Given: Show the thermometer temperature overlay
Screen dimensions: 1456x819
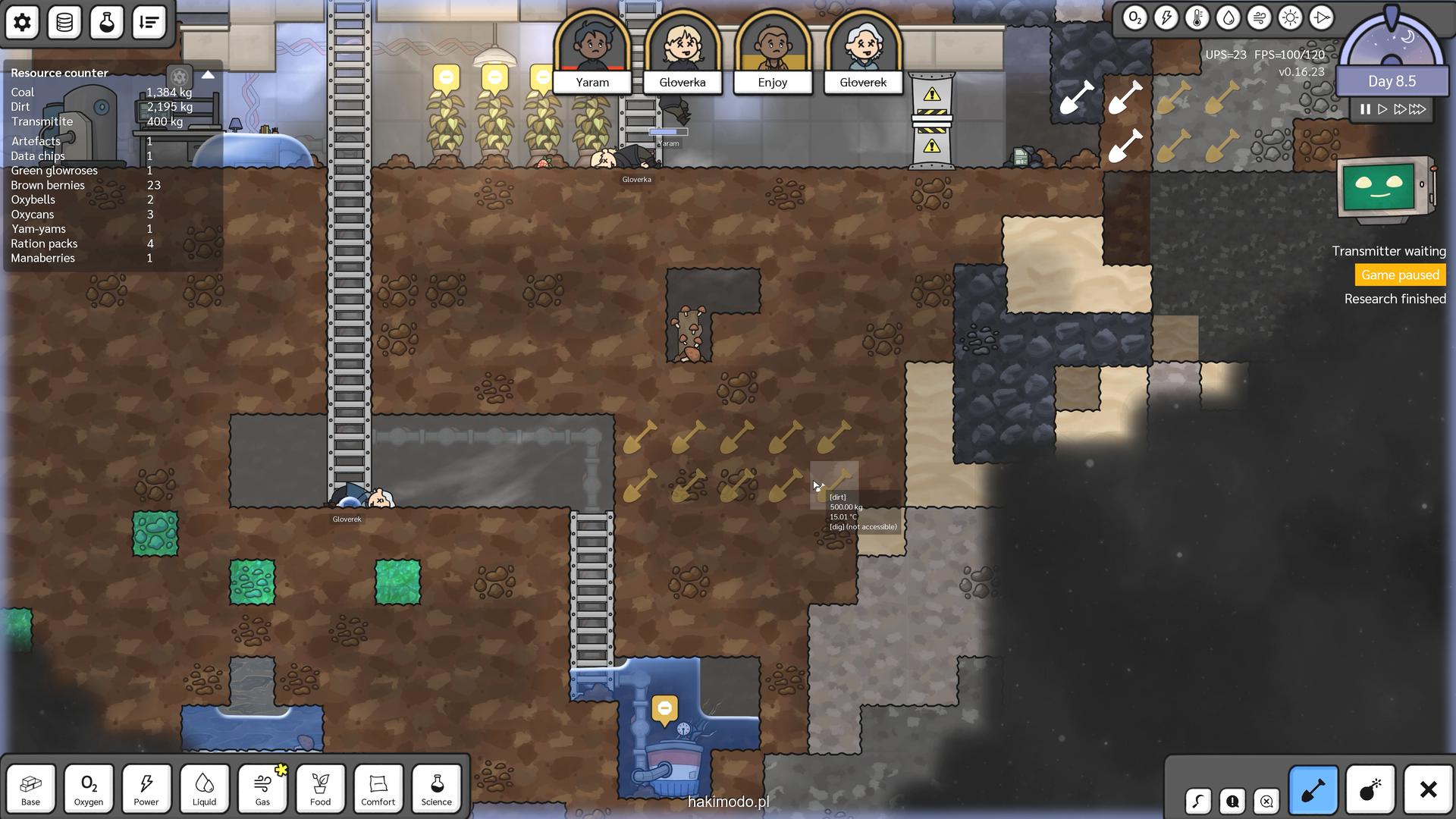Looking at the screenshot, I should pos(1197,18).
